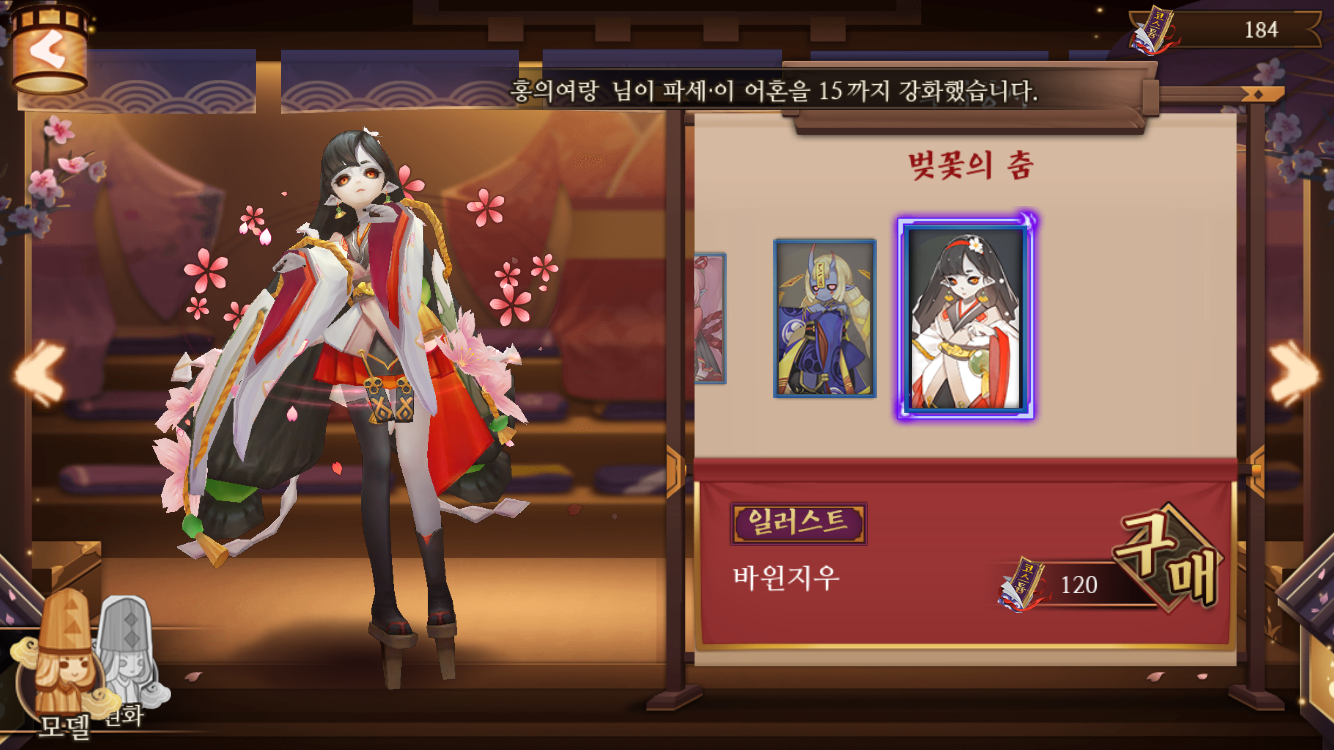Viewport: 1334px width, 750px height.
Task: Show the previous shikigami with the left arrow
Action: [x=38, y=373]
